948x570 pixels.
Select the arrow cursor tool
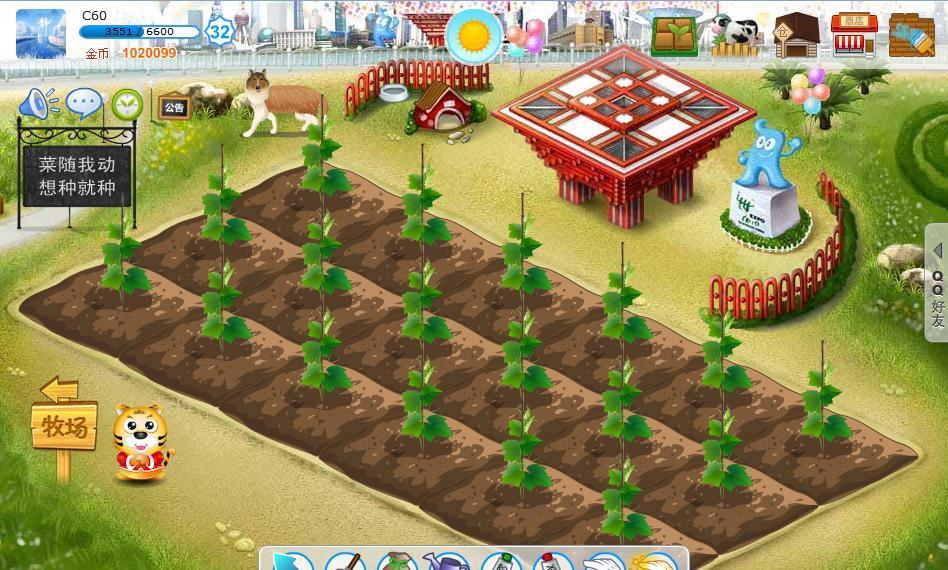coord(289,561)
